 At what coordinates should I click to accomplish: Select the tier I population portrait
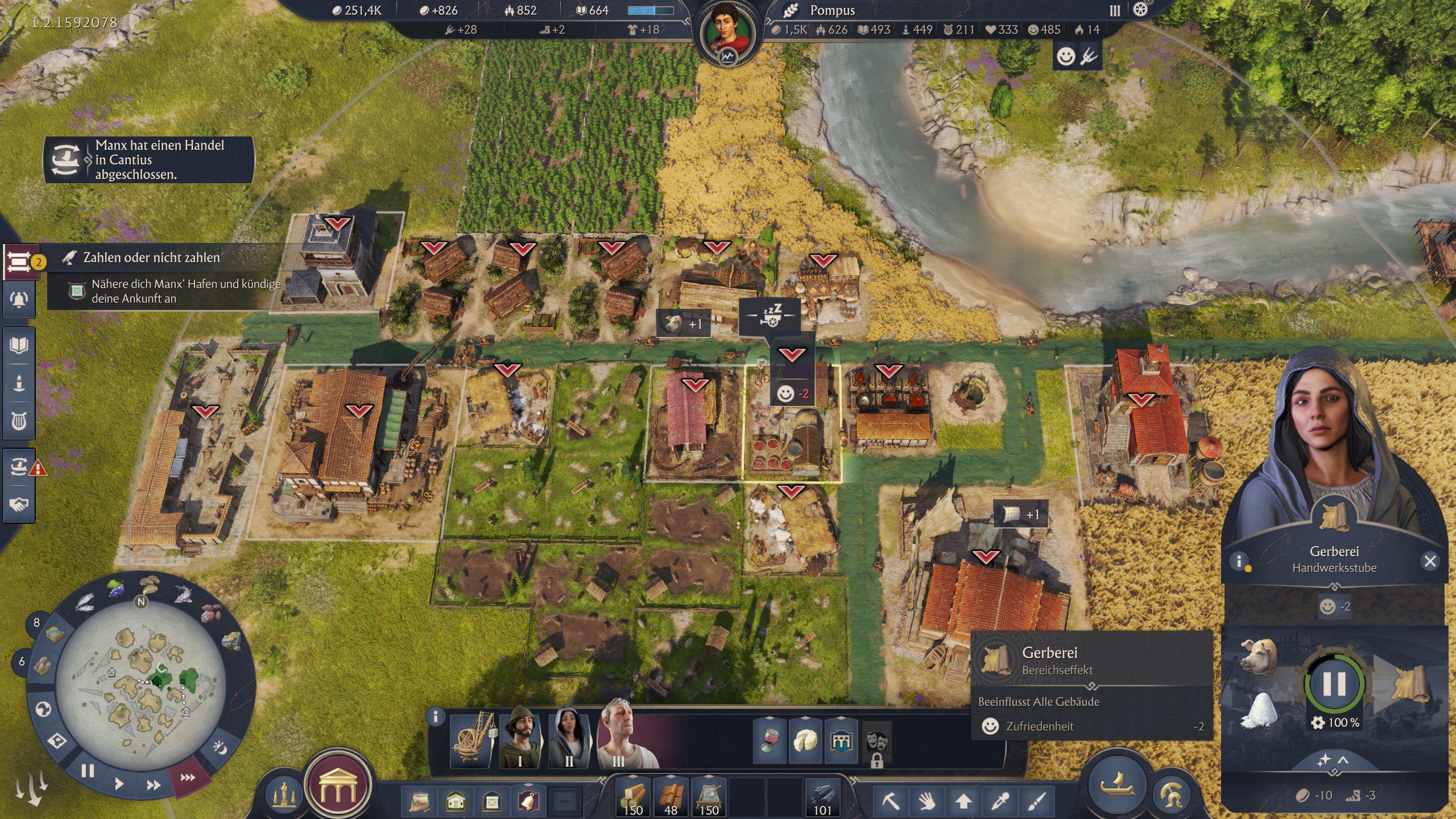pyautogui.click(x=520, y=737)
